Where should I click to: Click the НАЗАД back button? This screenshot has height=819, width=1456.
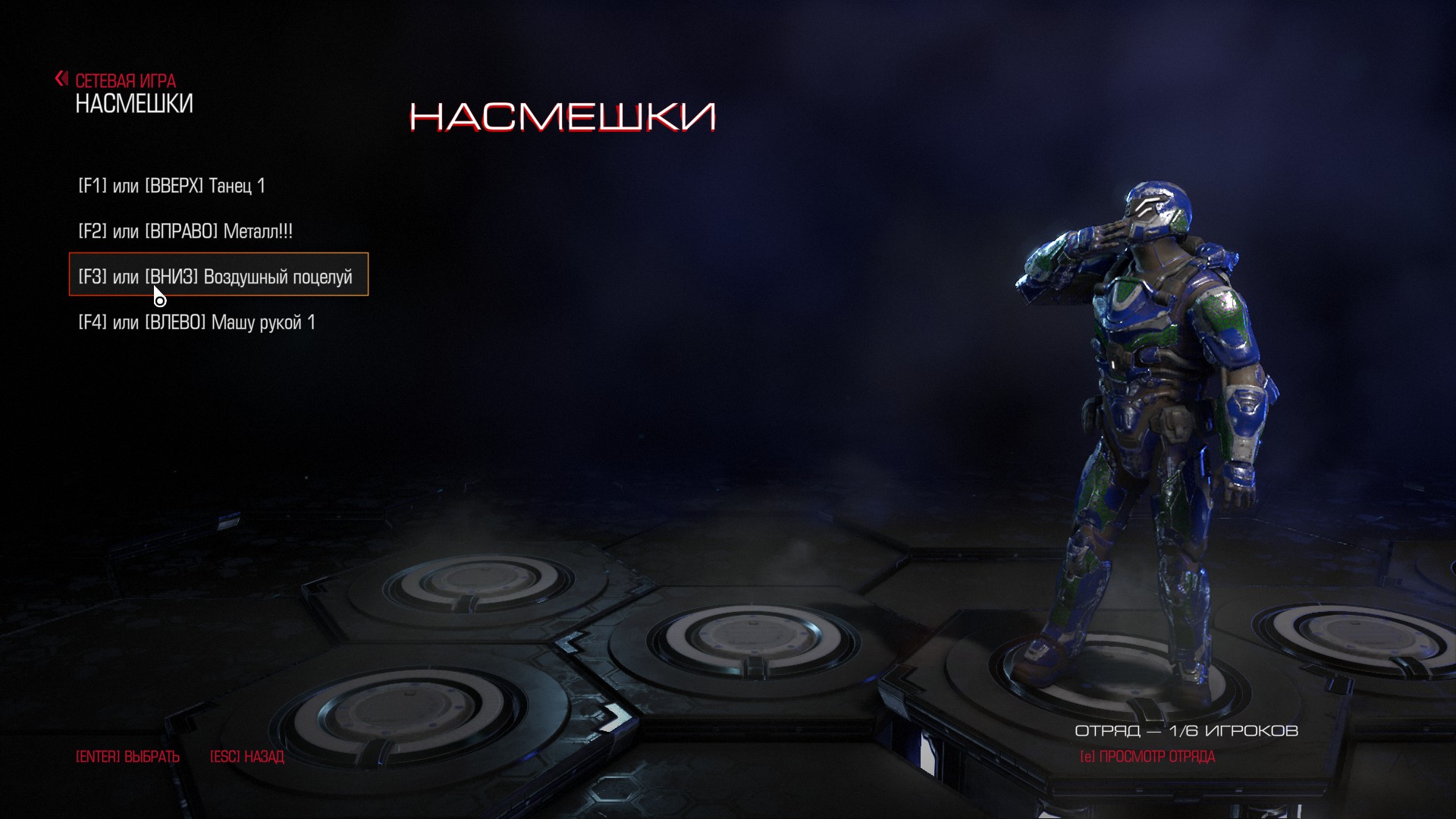246,757
